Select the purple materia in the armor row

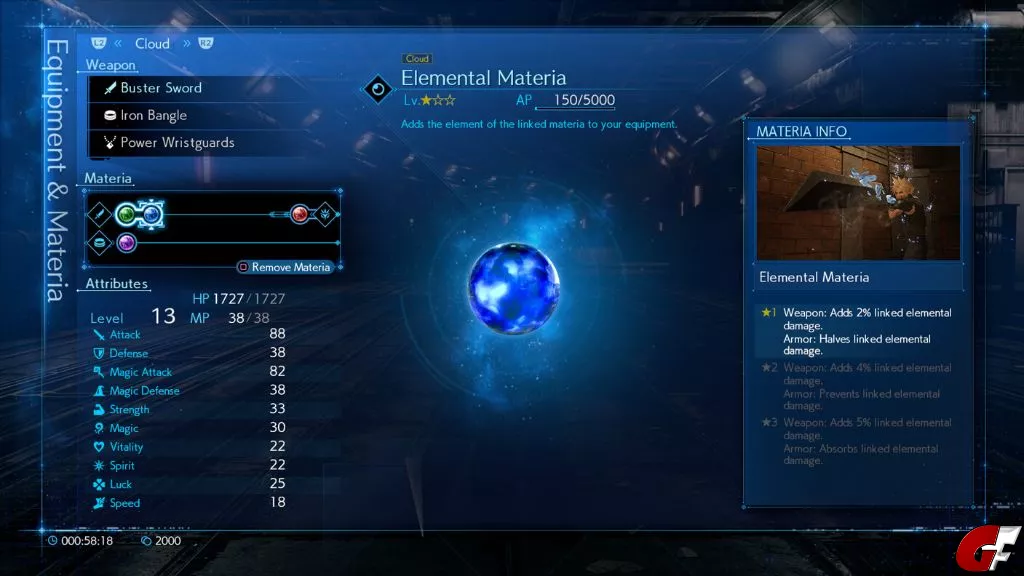click(126, 243)
